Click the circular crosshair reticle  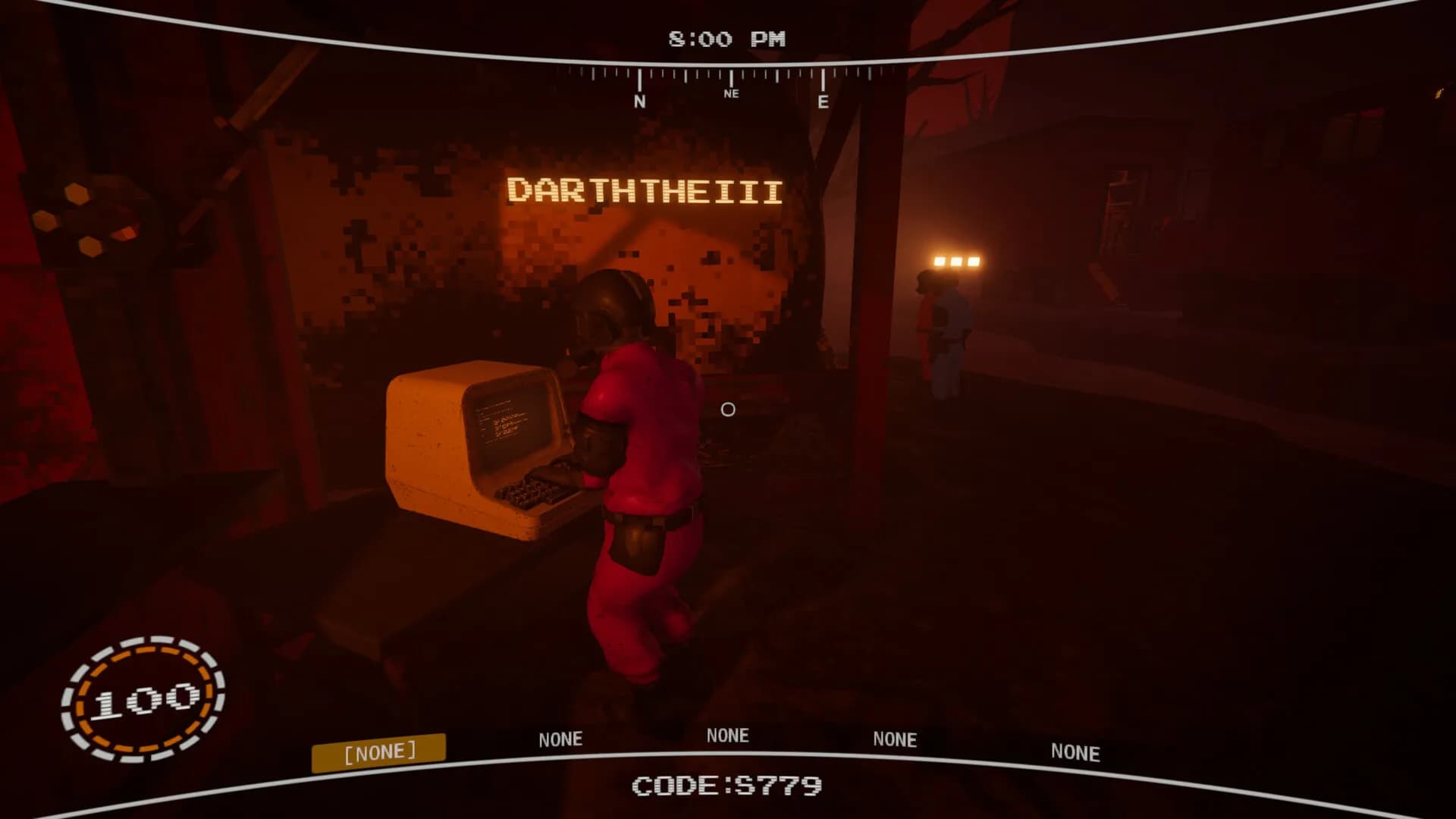[x=727, y=410]
